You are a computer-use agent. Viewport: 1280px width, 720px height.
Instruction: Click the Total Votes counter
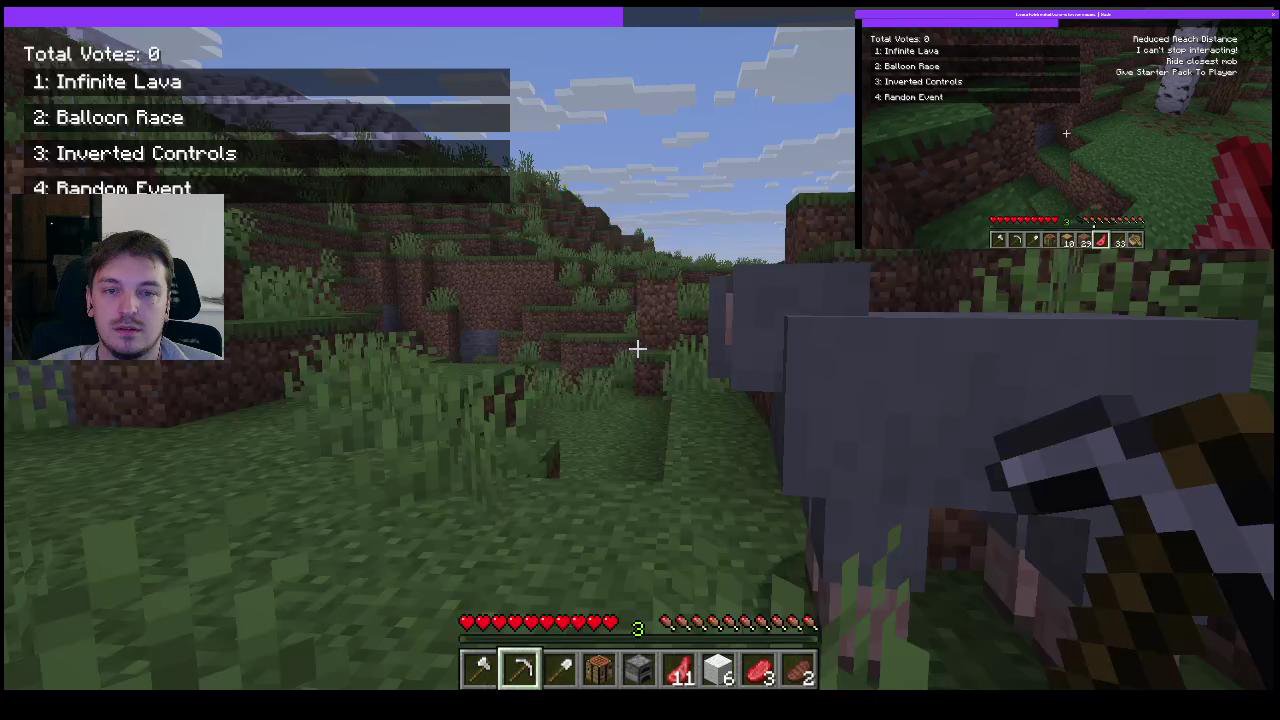tap(91, 54)
